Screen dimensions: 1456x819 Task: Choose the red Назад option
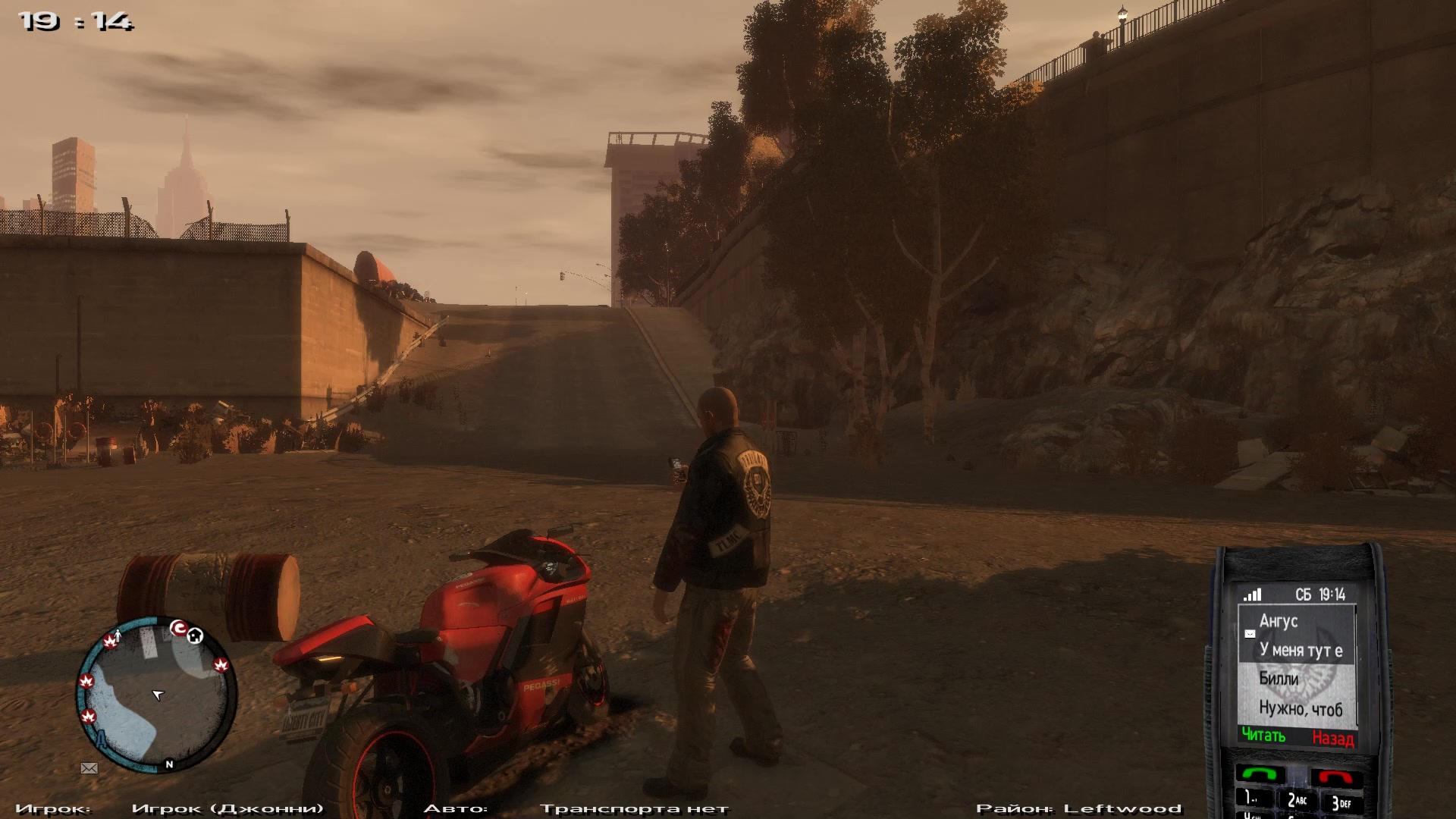coord(1332,738)
